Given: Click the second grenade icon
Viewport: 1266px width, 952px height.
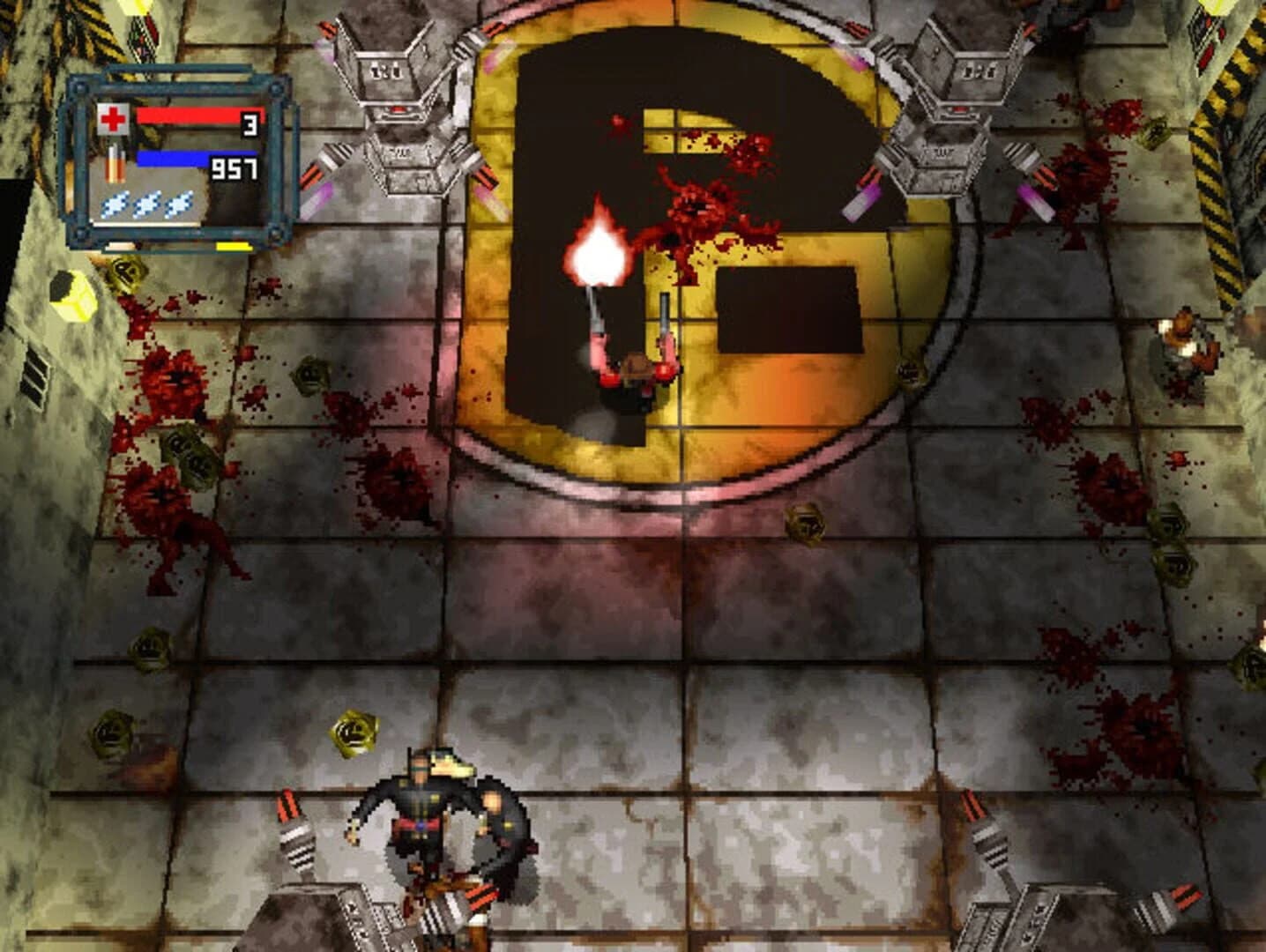Looking at the screenshot, I should pyautogui.click(x=145, y=205).
